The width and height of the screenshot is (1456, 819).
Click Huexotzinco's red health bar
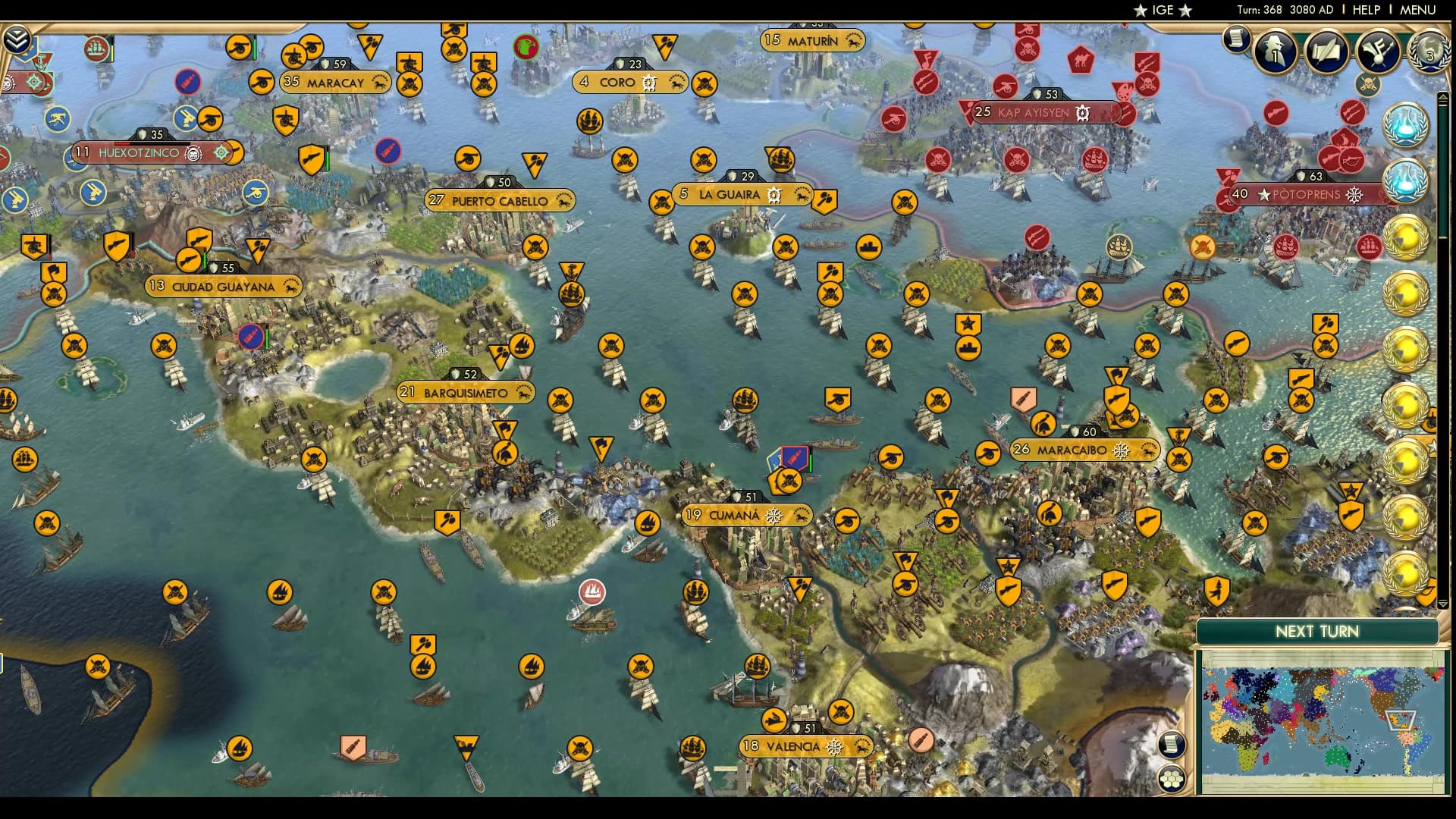[122, 143]
